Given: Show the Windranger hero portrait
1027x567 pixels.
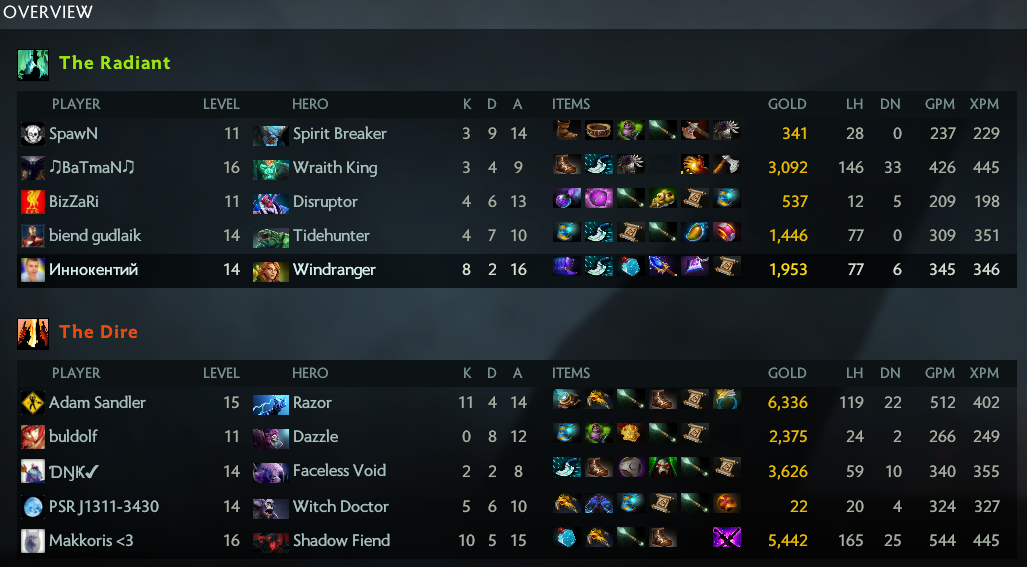Looking at the screenshot, I should tap(270, 270).
